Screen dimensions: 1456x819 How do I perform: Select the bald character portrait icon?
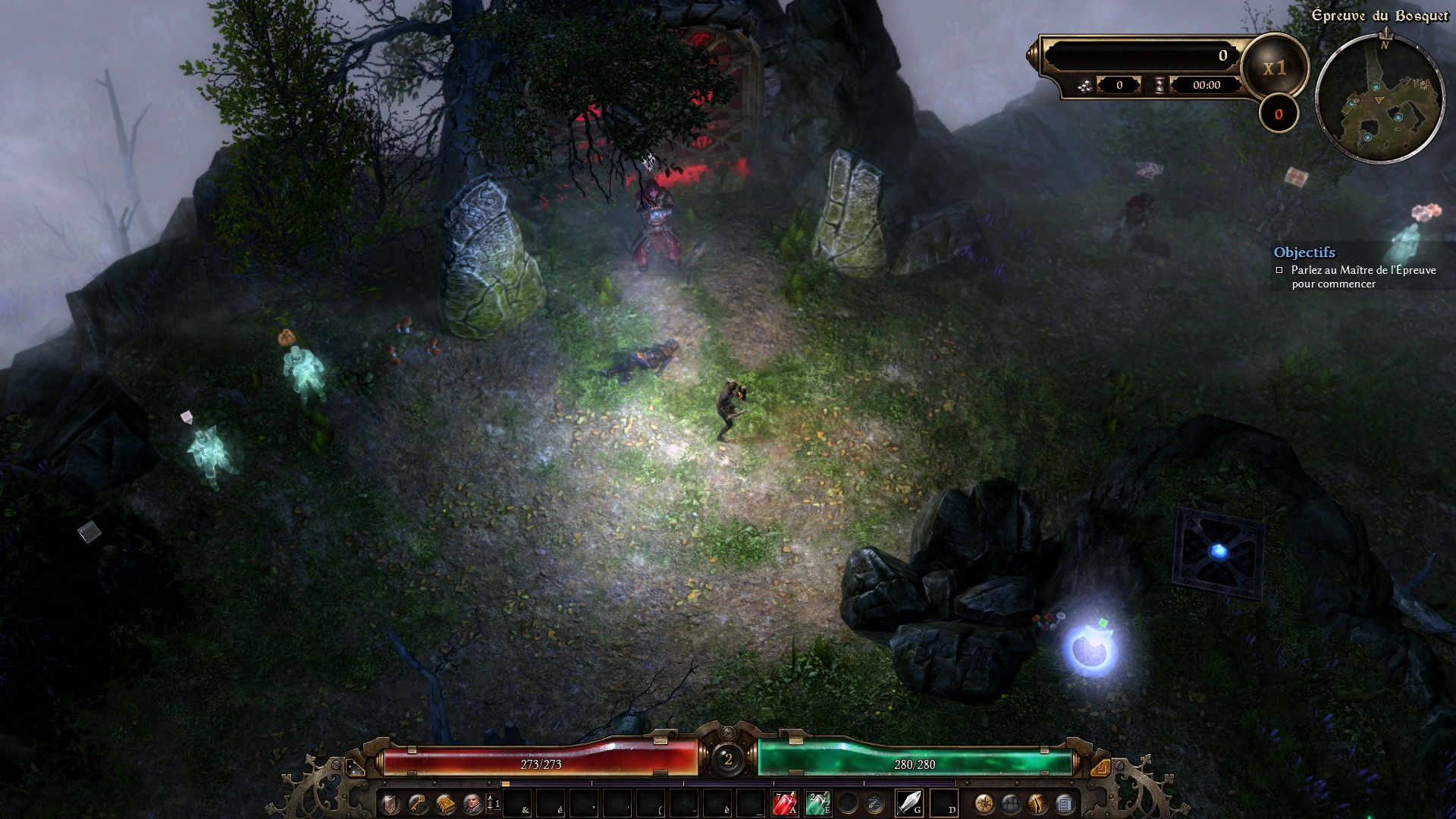[472, 803]
